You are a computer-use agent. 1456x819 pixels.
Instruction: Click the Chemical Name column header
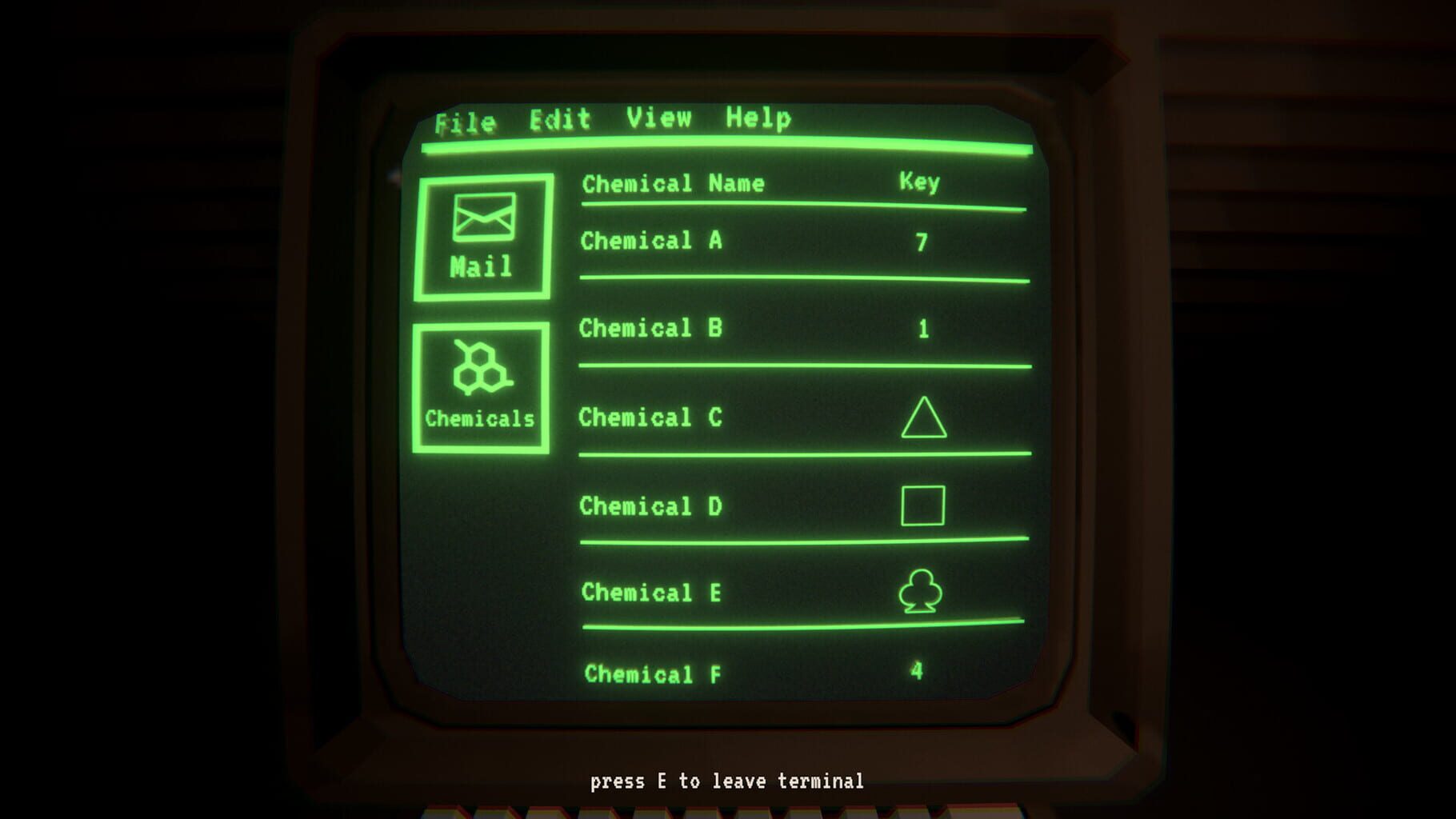click(674, 183)
